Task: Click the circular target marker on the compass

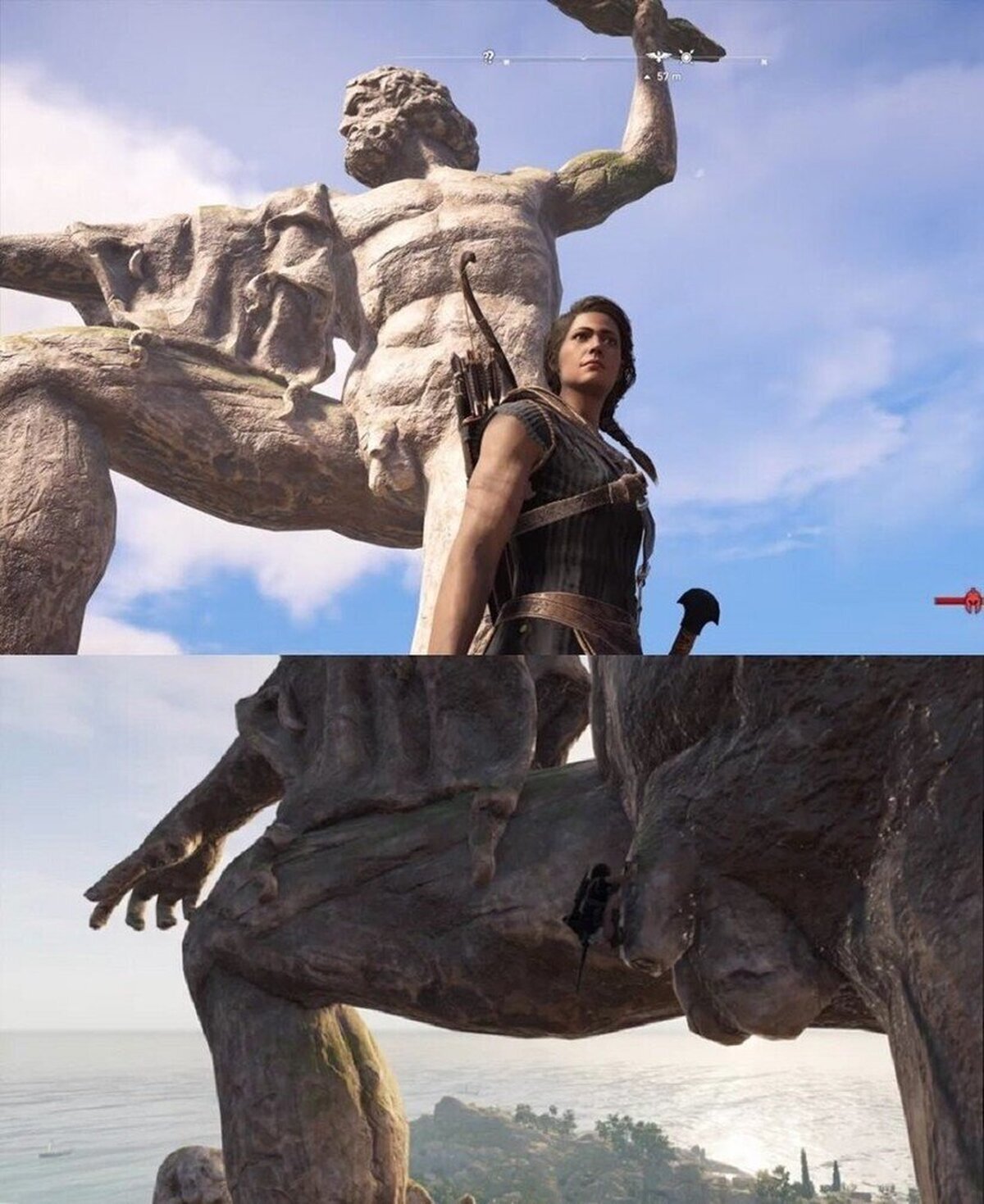Action: pos(687,57)
